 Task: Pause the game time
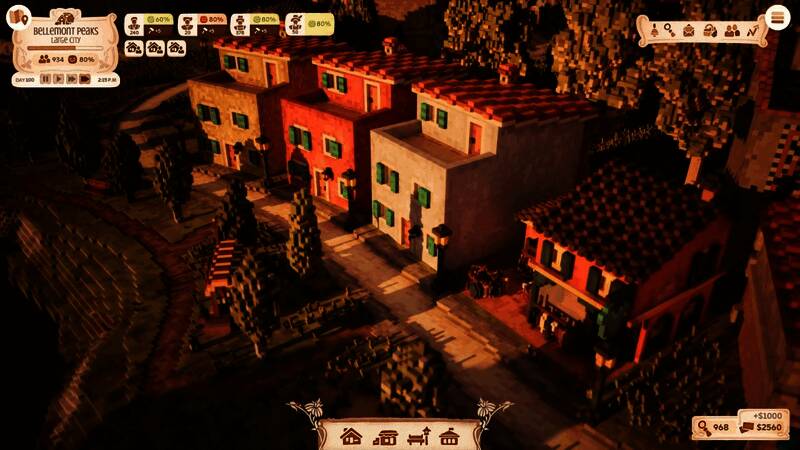tap(45, 79)
